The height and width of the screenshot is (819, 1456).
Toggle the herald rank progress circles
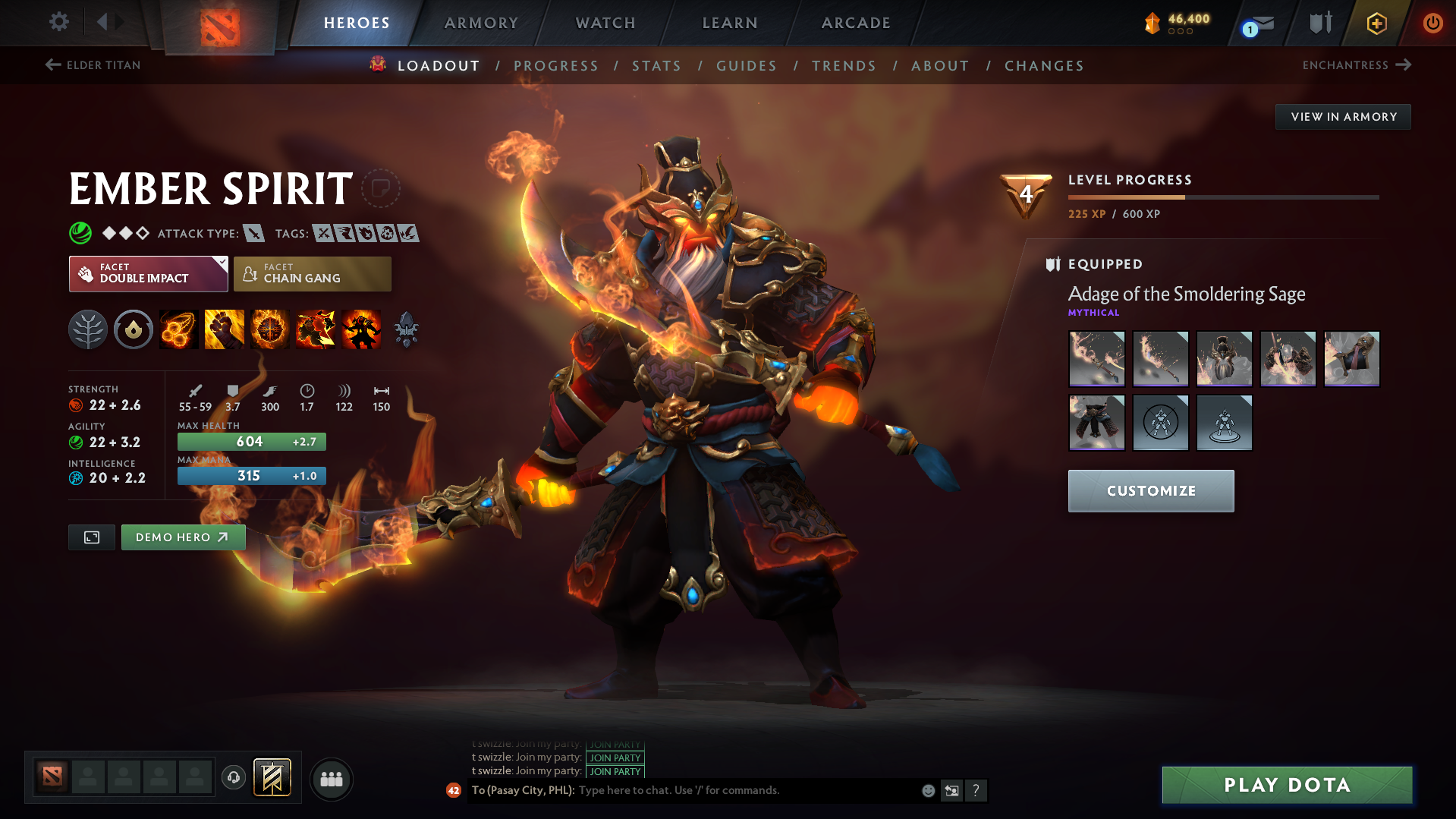click(1179, 33)
